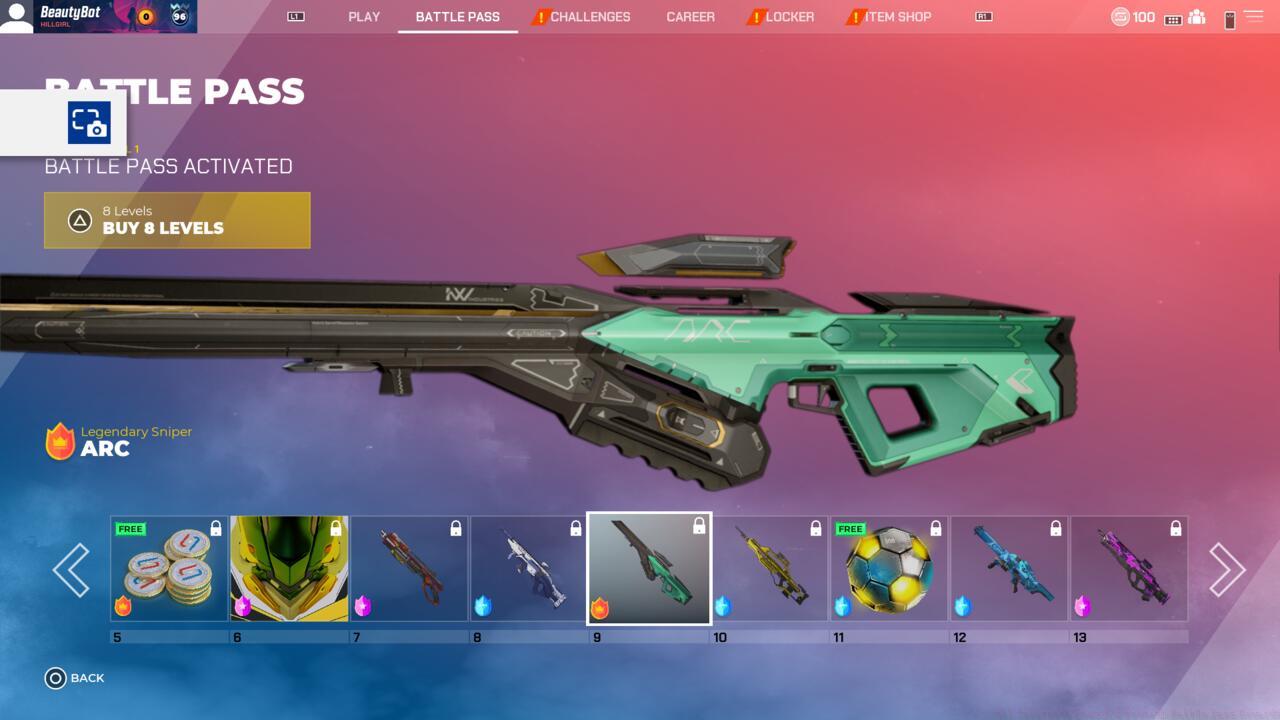
Task: Open the Locker tab
Action: [x=789, y=17]
